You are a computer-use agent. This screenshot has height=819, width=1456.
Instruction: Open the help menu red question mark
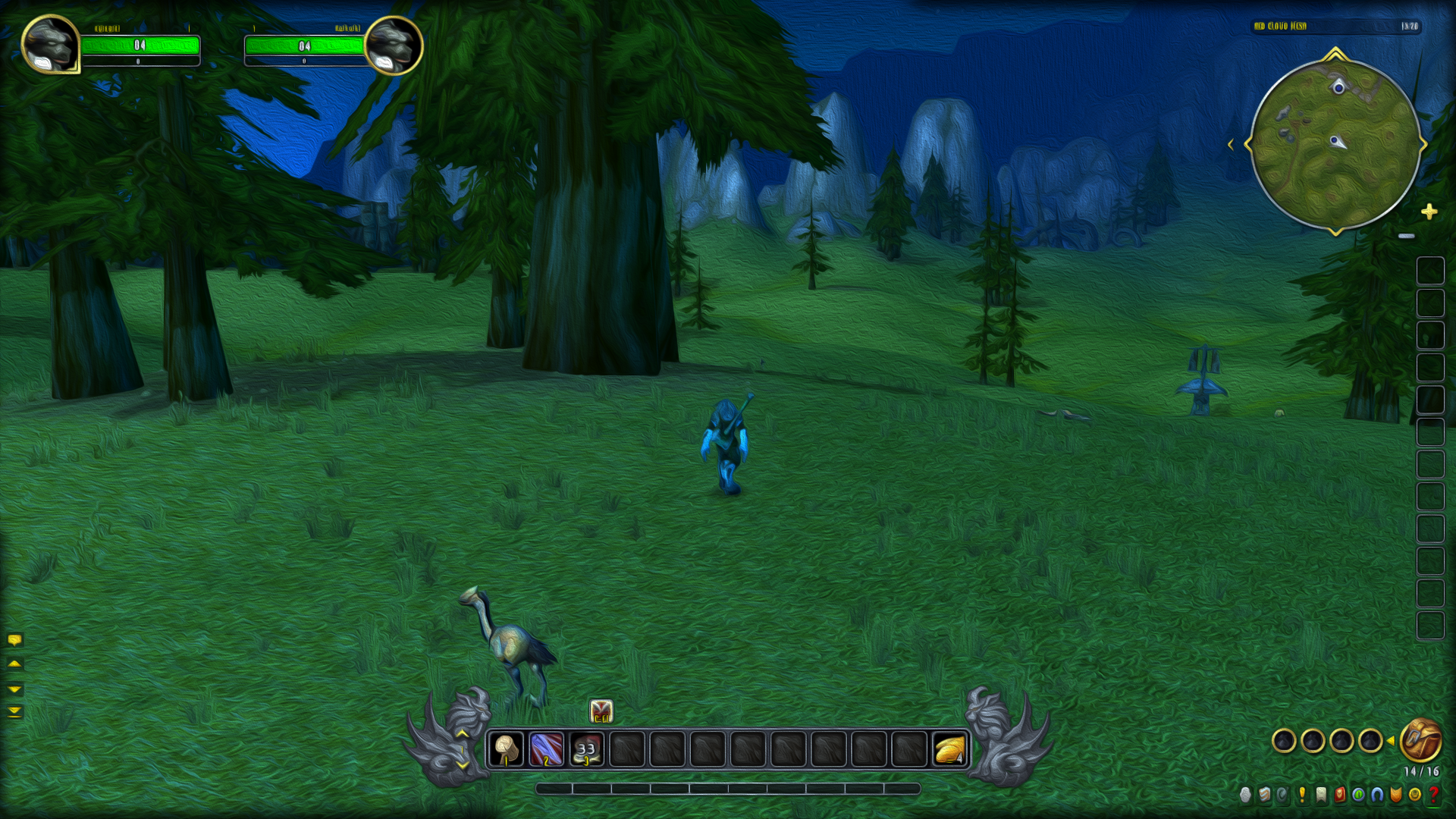(1433, 794)
